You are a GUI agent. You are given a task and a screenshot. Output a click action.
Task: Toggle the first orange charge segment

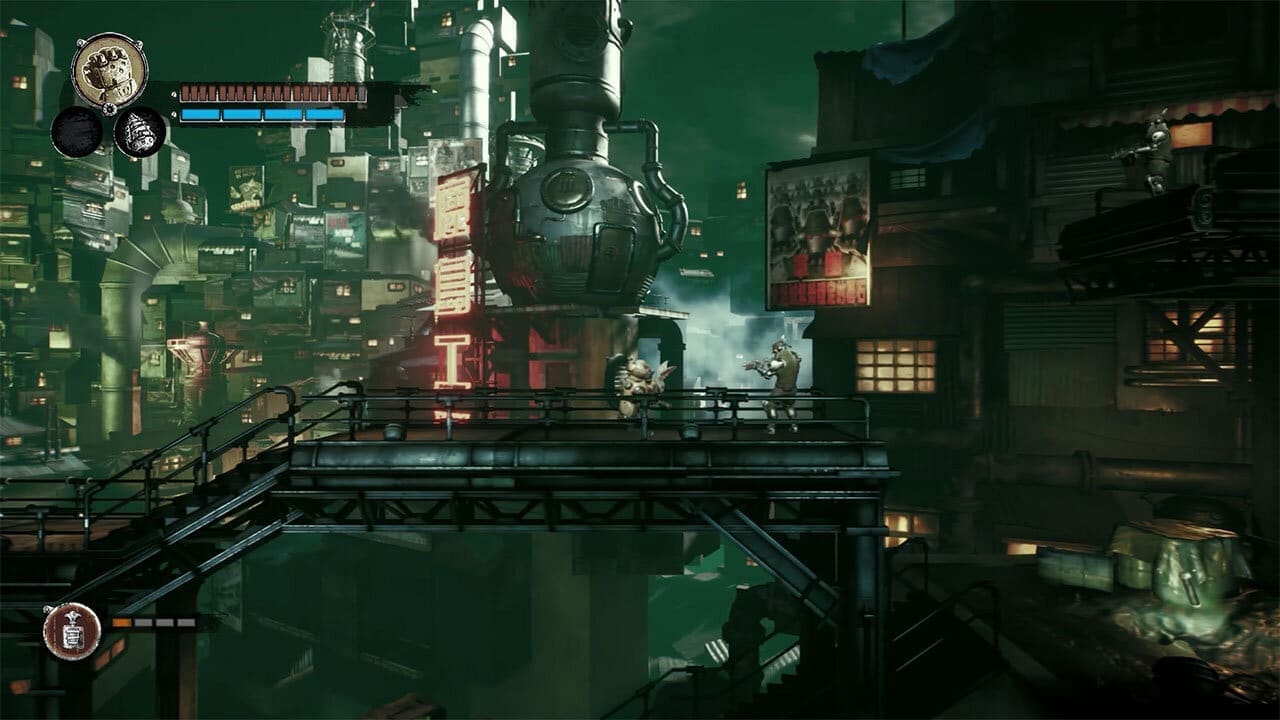(121, 622)
